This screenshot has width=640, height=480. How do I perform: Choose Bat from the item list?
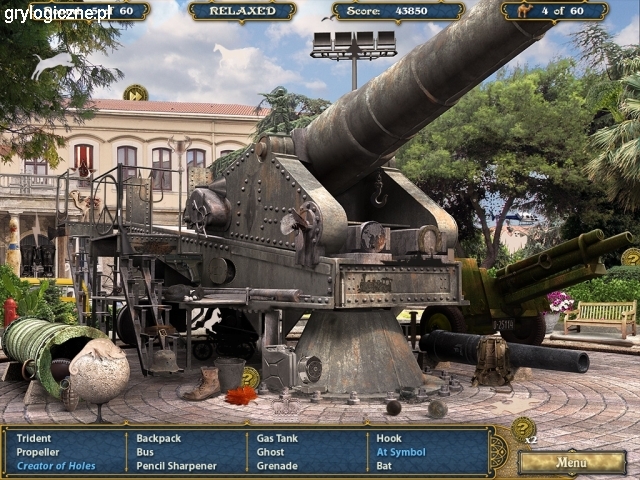[384, 466]
